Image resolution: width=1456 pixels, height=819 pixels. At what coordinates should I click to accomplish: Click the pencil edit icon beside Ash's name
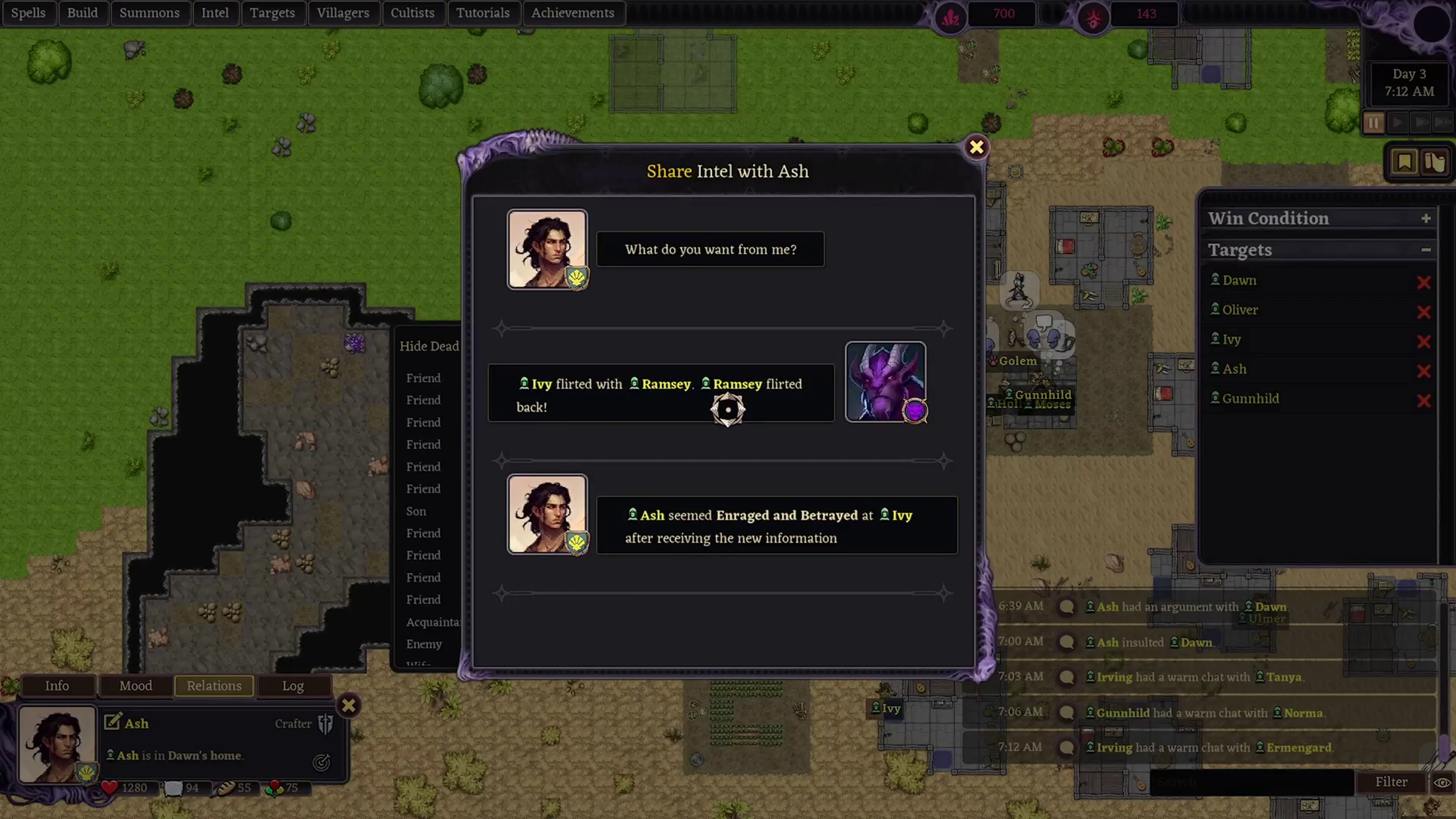113,722
